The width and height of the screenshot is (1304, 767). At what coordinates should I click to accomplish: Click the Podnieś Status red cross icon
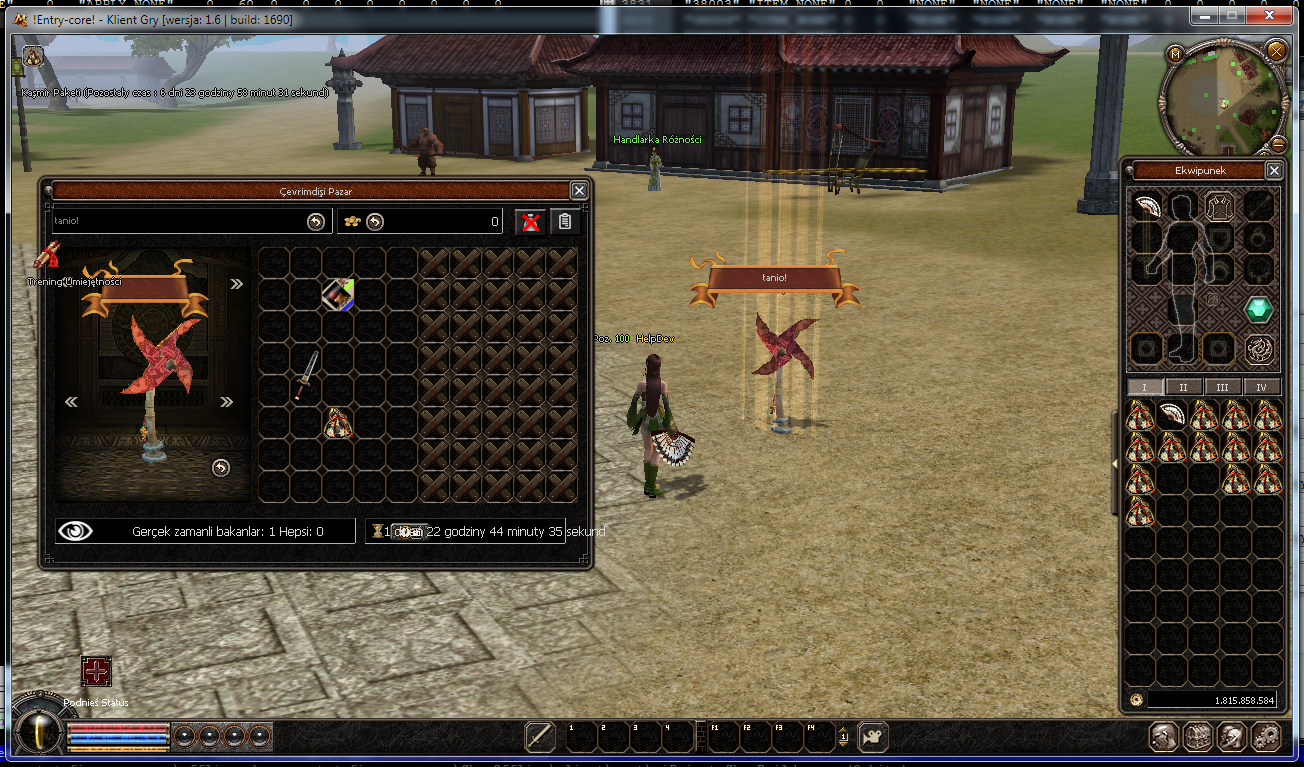[x=96, y=671]
